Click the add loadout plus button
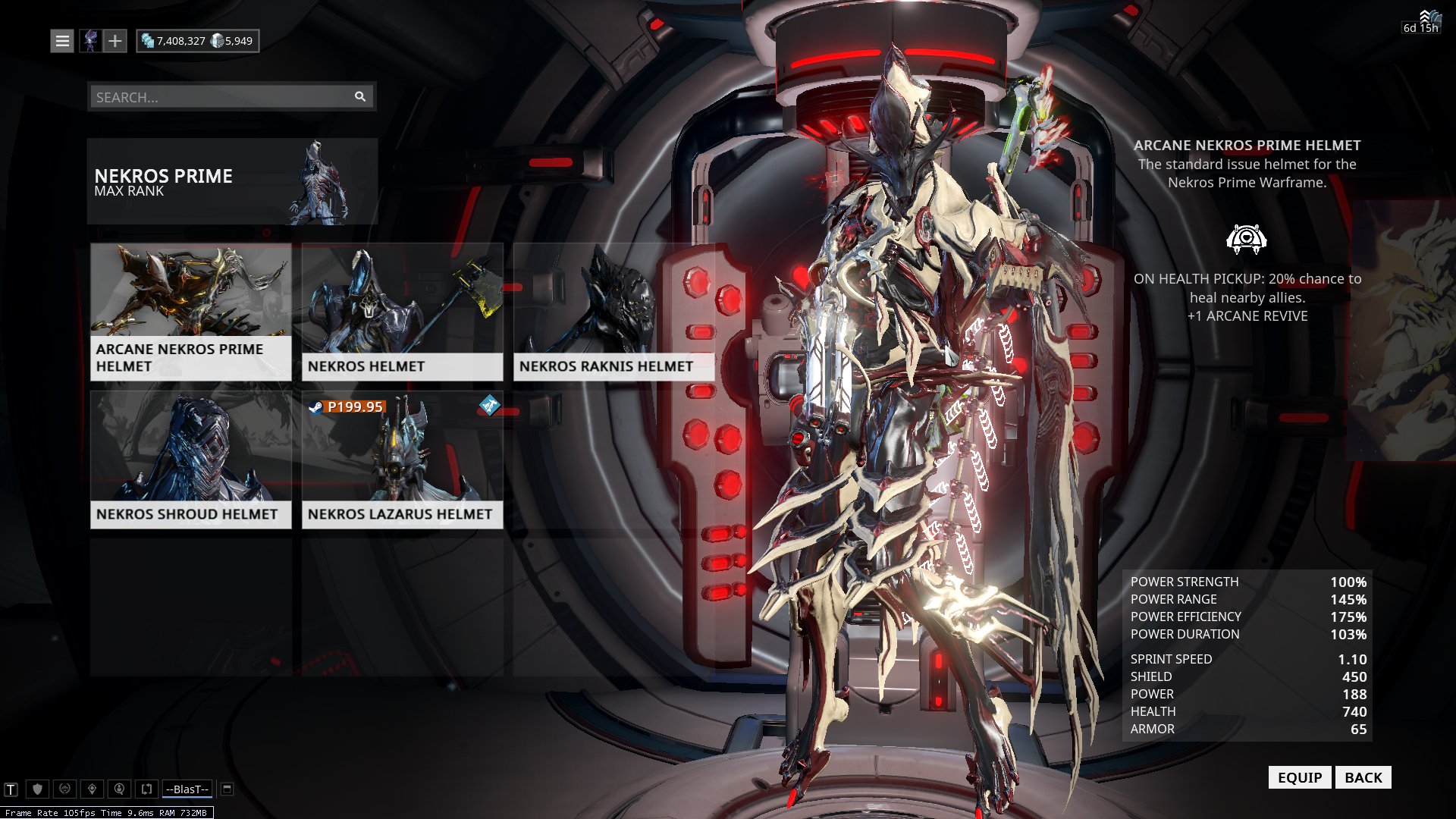The image size is (1456, 819). coord(115,40)
